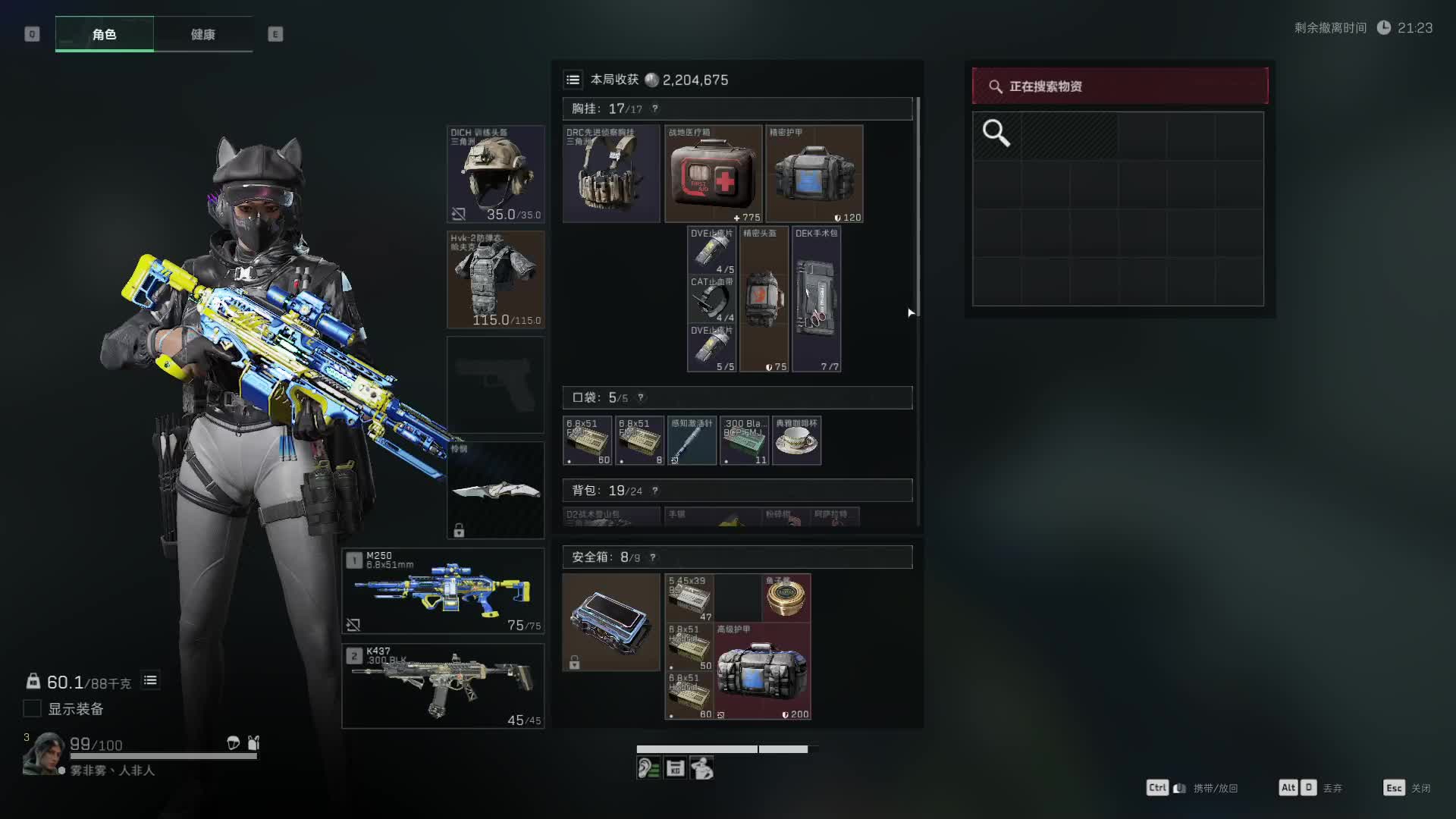Open the weight details list button
1456x819 pixels.
click(x=150, y=680)
